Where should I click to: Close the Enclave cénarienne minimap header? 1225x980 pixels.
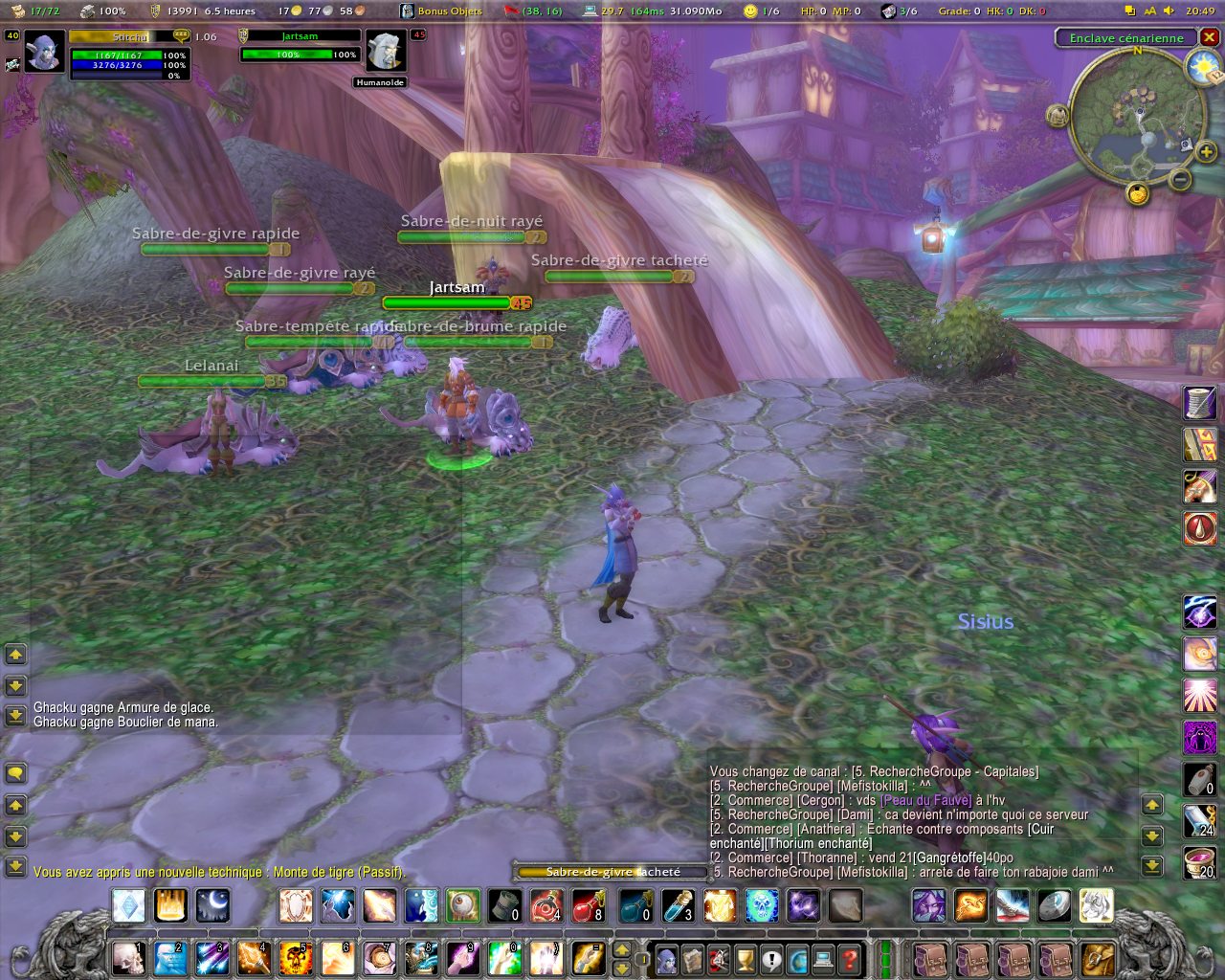[x=1210, y=37]
